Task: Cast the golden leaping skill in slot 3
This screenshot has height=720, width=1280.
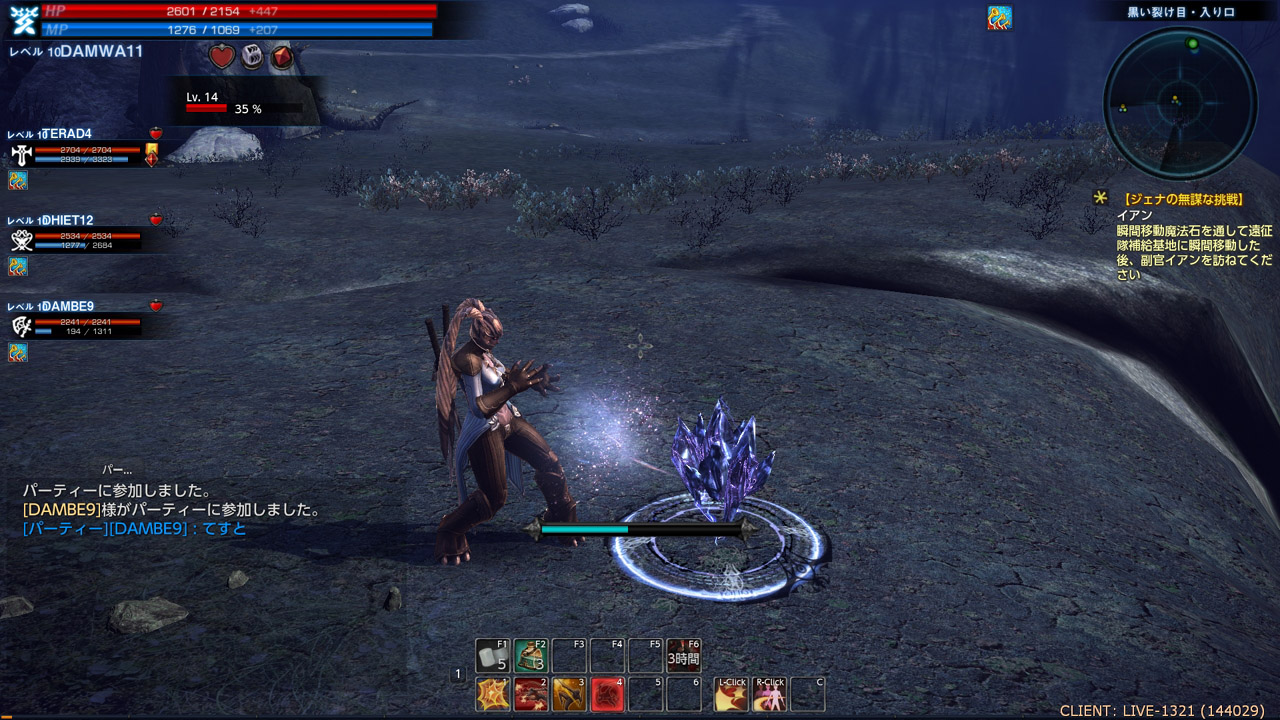Action: pyautogui.click(x=569, y=694)
